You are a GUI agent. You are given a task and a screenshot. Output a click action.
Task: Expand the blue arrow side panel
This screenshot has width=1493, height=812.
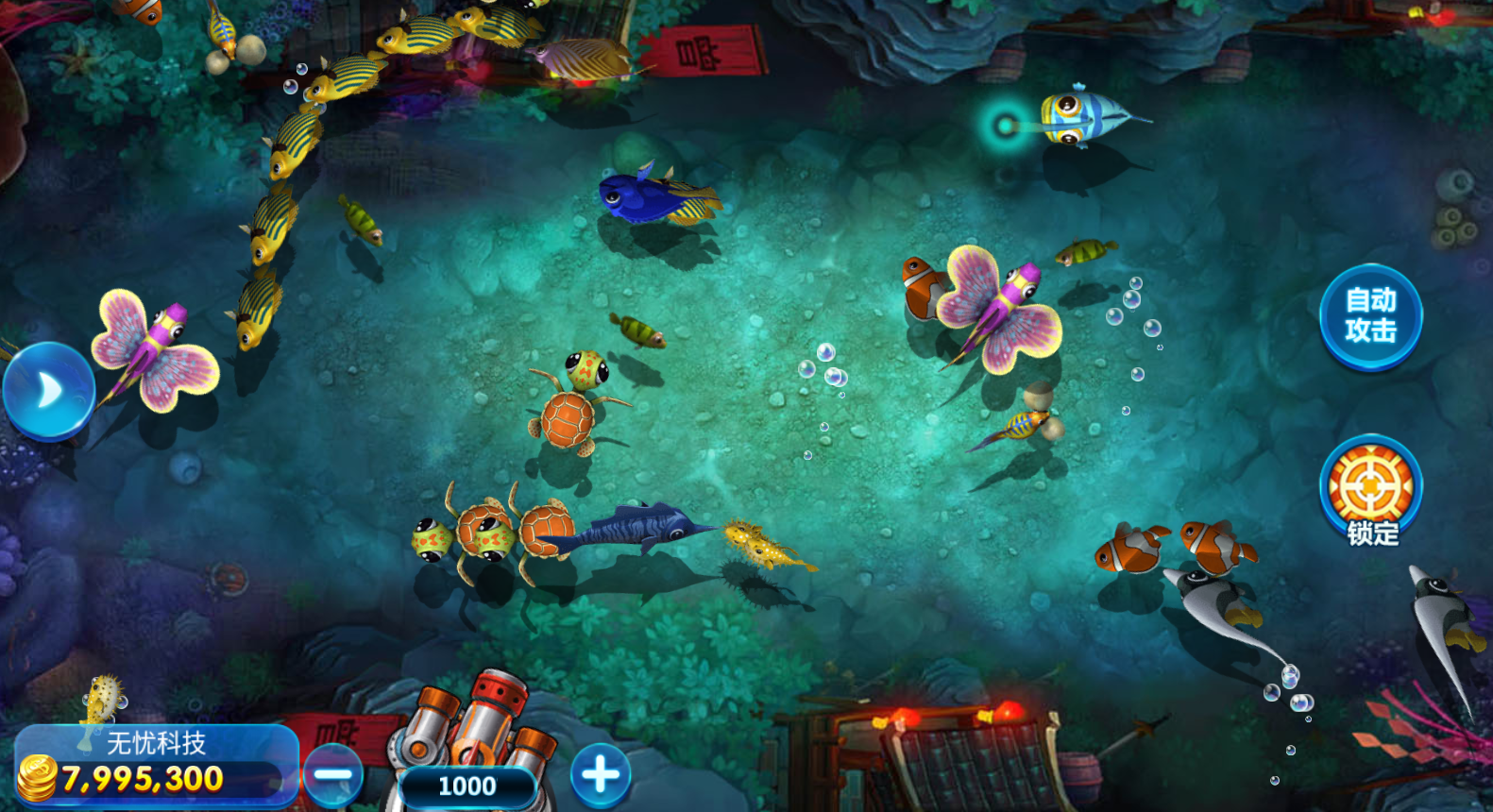tap(47, 391)
